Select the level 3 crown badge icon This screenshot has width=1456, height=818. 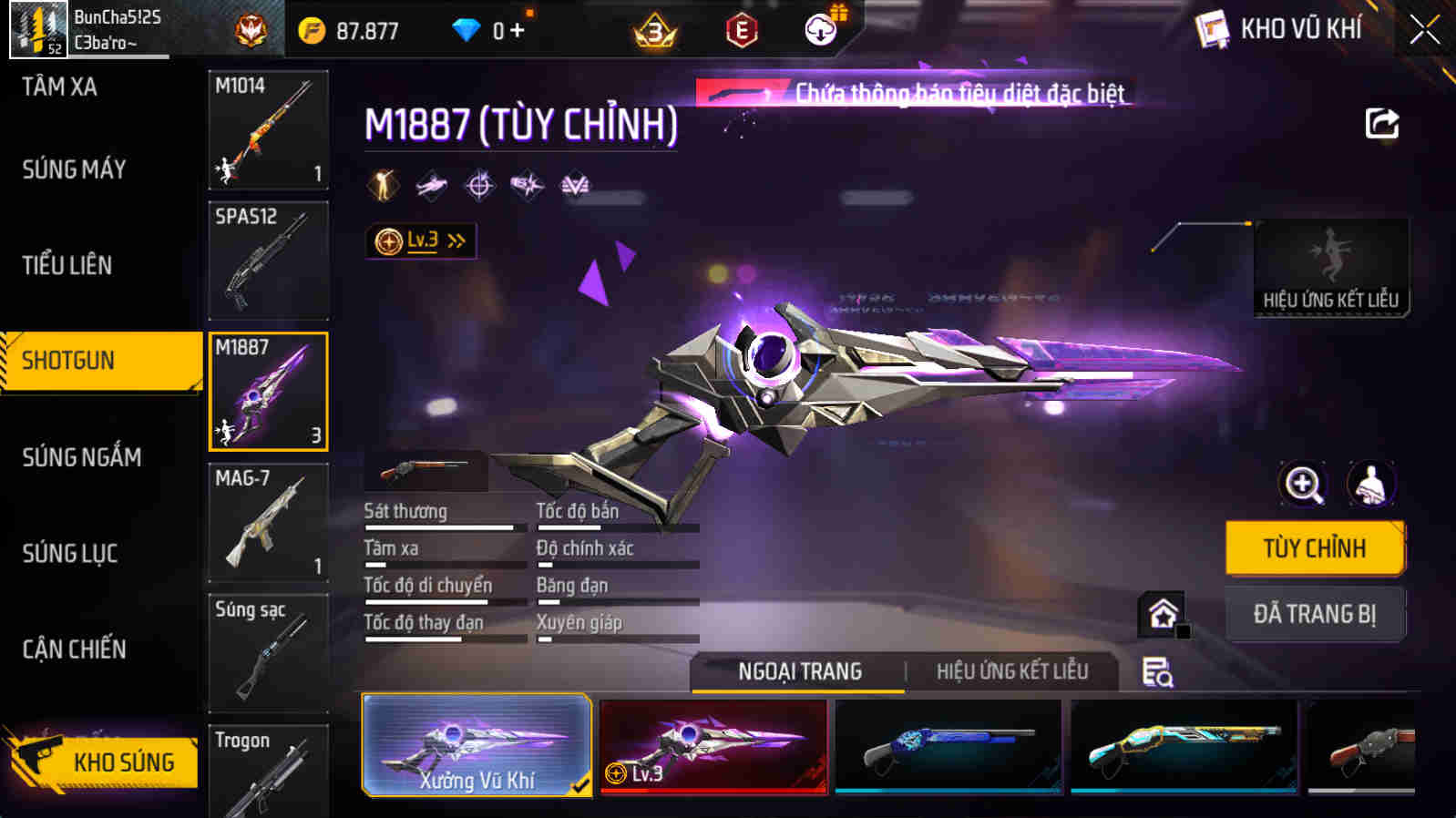[x=656, y=28]
